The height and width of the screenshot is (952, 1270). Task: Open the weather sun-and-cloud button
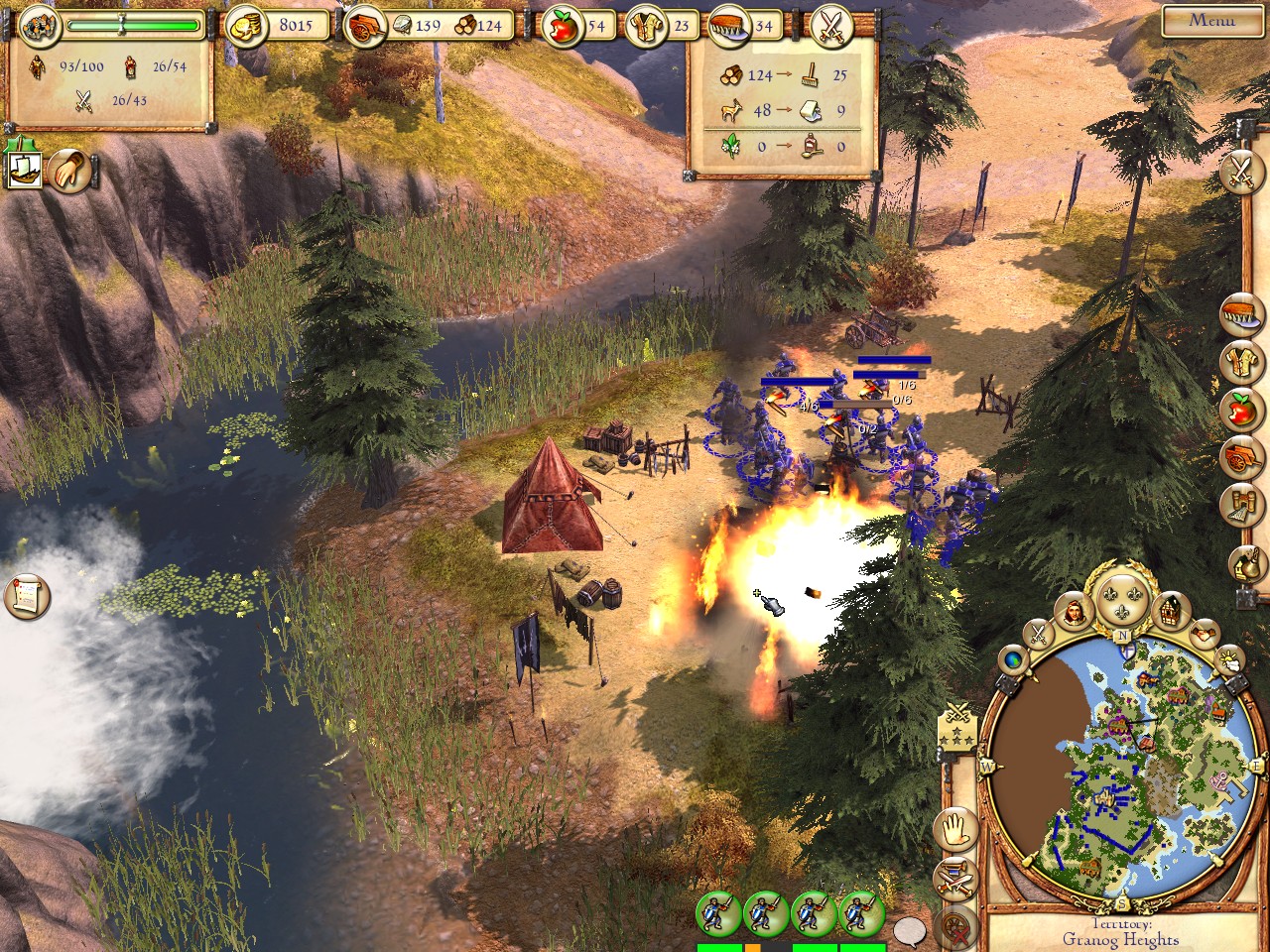[1228, 657]
